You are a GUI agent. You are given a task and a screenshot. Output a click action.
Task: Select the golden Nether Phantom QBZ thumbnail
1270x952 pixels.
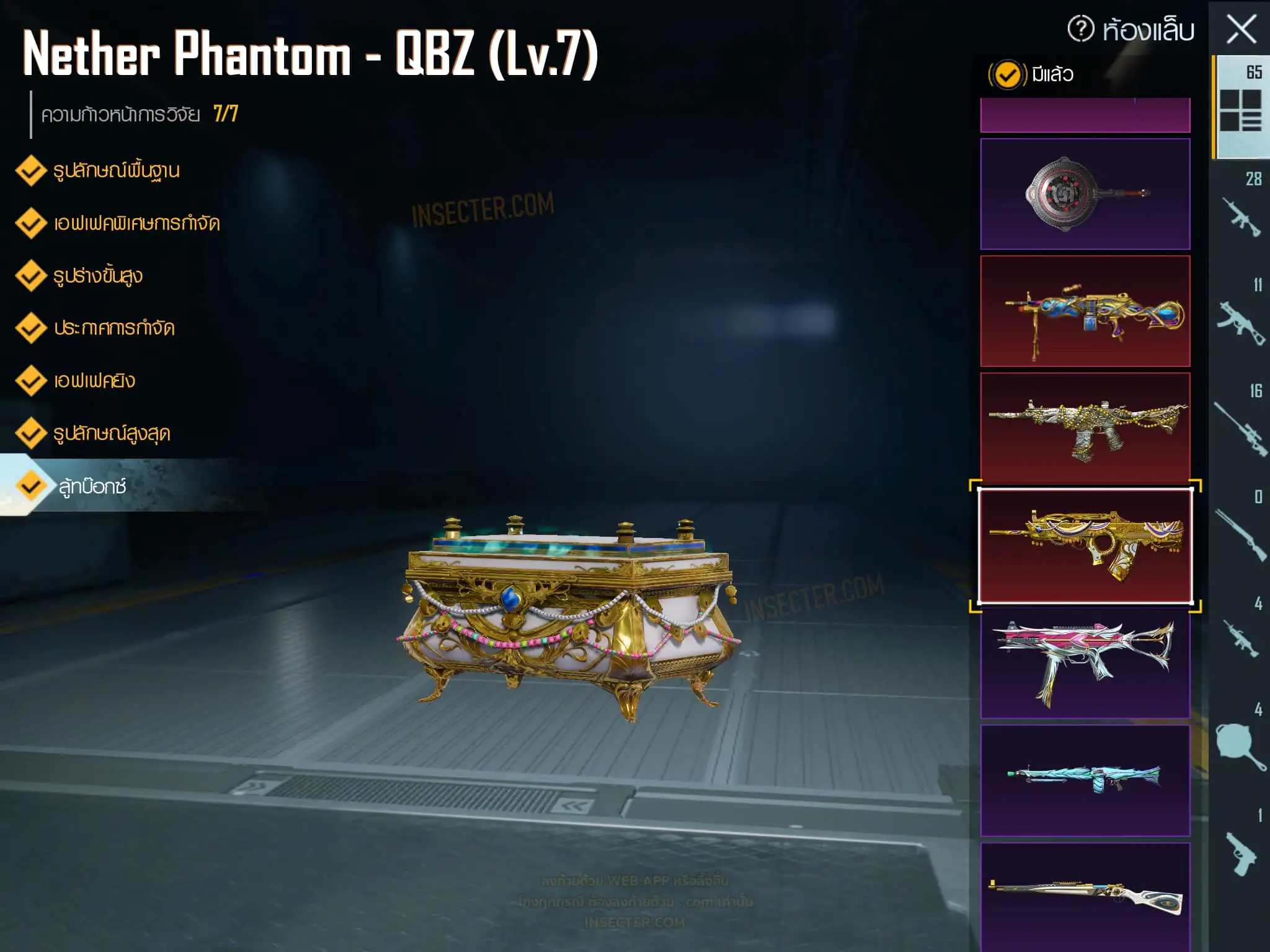[x=1085, y=545]
